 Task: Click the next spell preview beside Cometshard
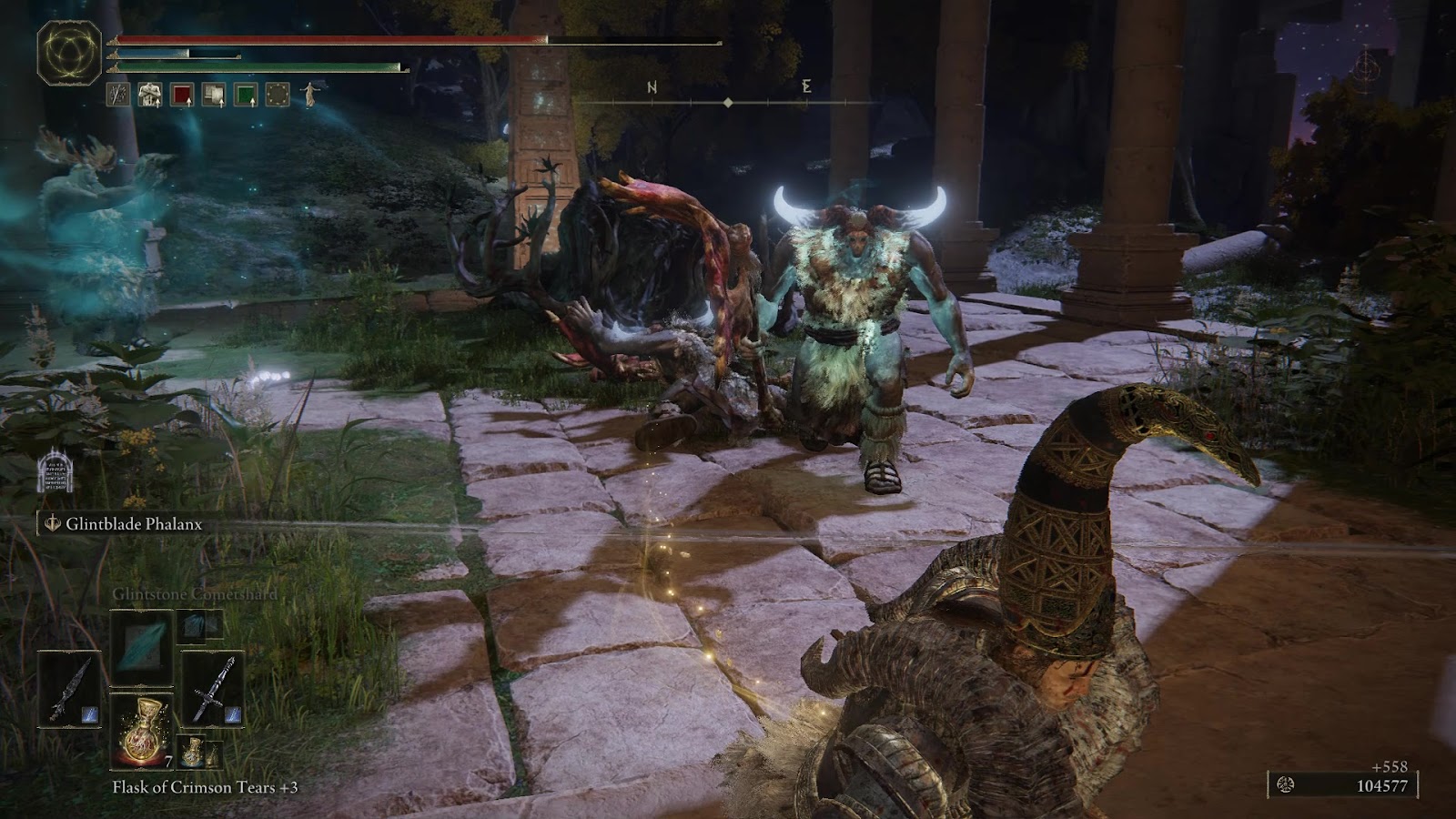[201, 624]
